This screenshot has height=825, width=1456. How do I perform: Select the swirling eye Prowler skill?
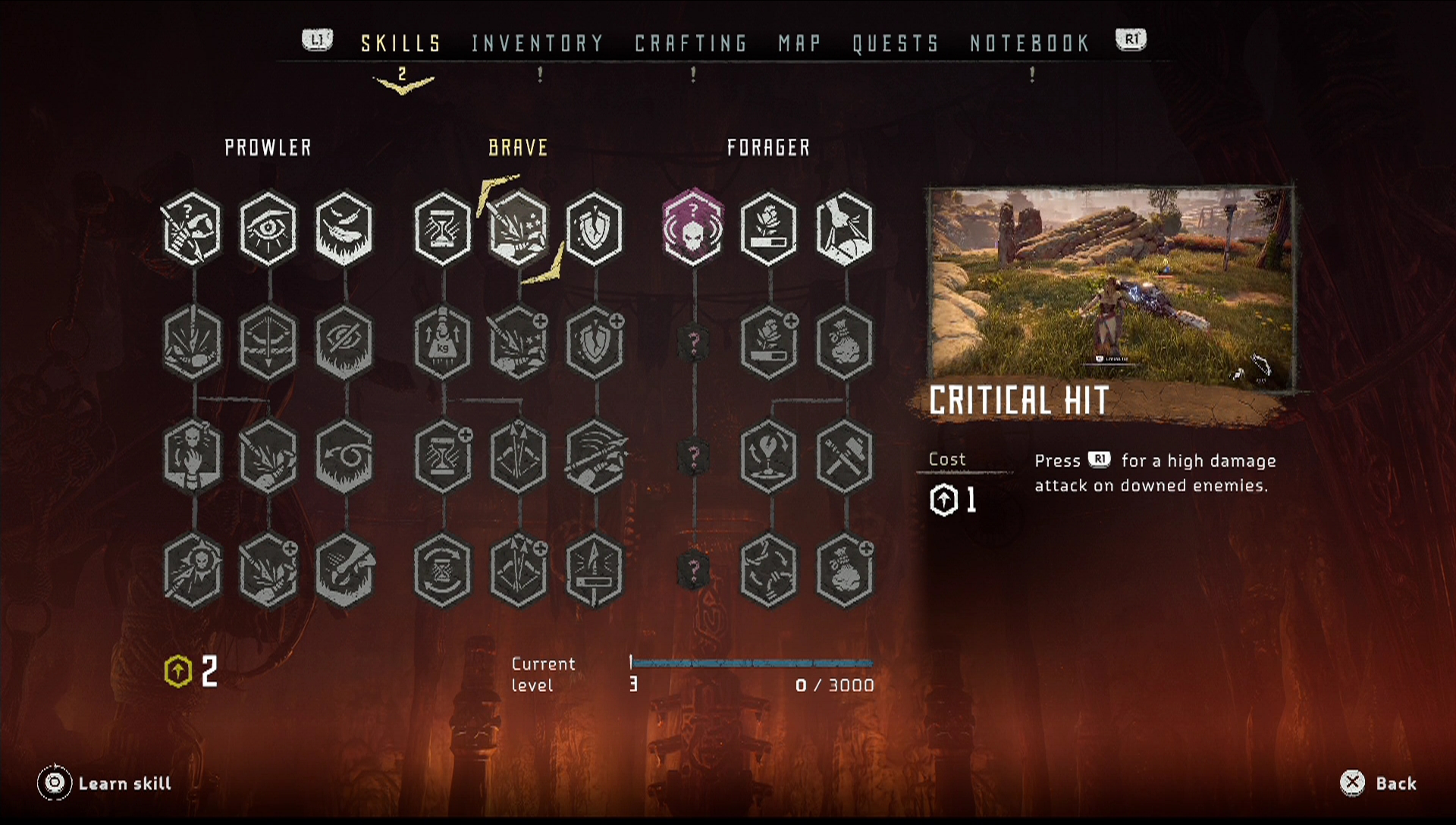tap(344, 456)
